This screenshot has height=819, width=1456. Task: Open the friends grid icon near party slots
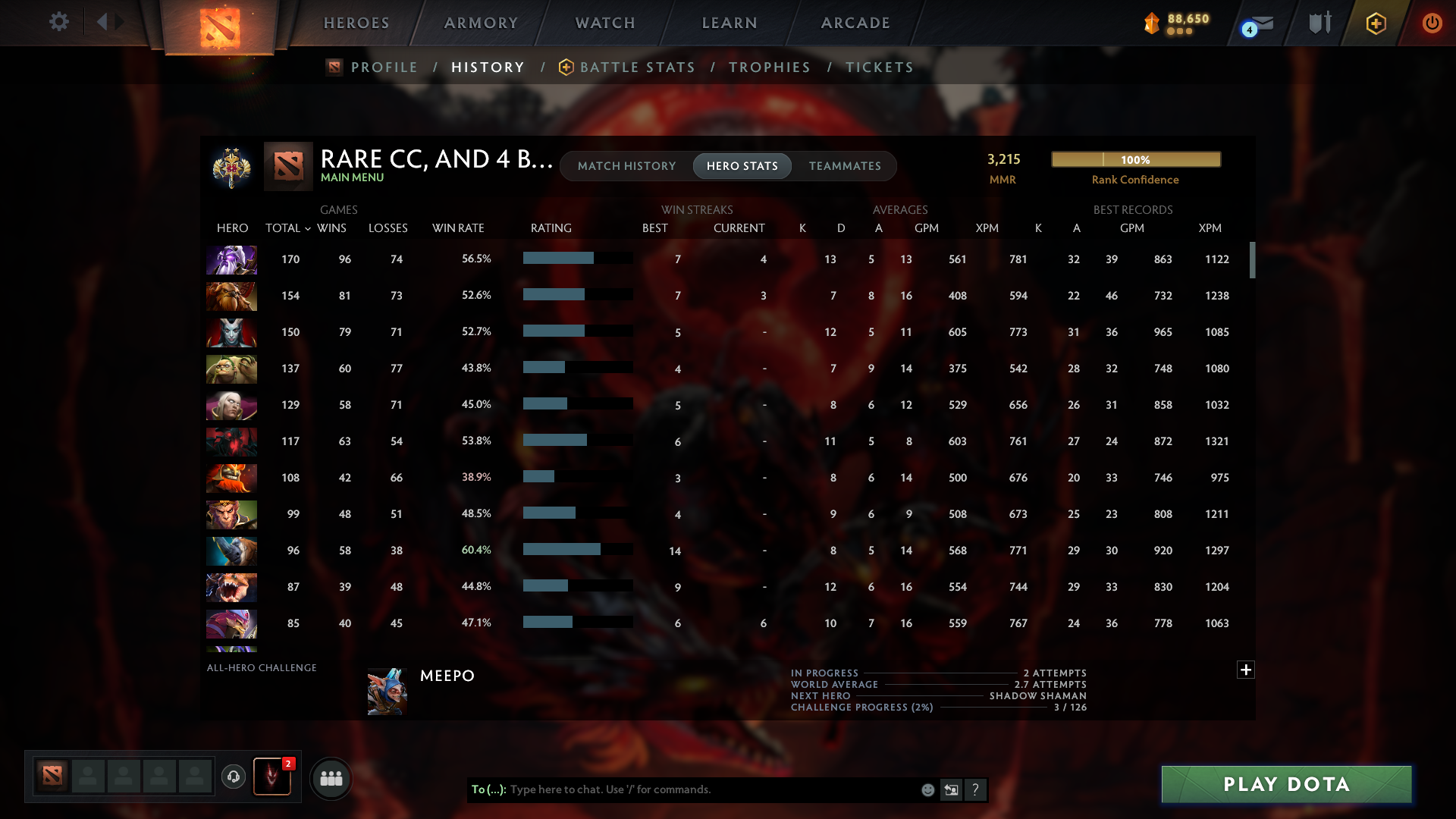coord(331,777)
